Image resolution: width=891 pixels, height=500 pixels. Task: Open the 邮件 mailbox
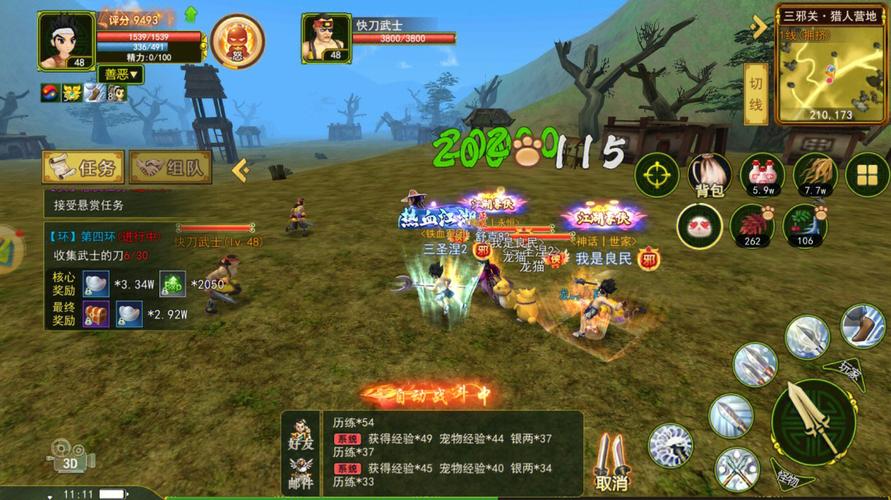301,473
